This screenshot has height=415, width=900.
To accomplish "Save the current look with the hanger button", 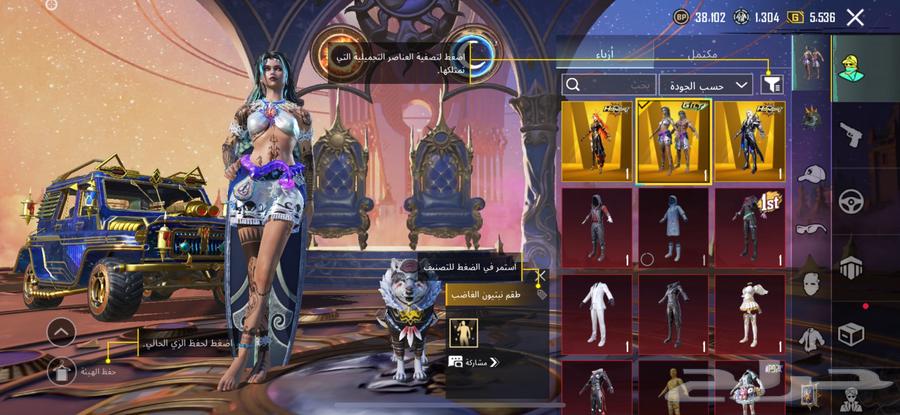I will pos(61,372).
